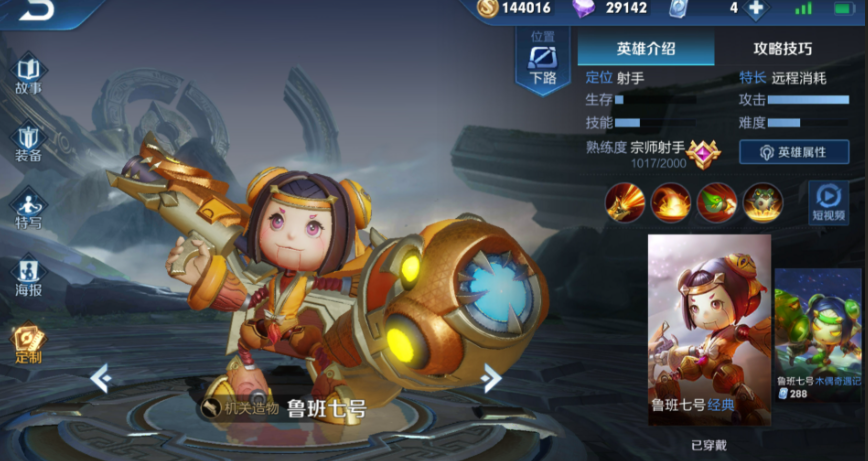Open the 下路 lane position badge
The image size is (868, 461).
pyautogui.click(x=543, y=62)
